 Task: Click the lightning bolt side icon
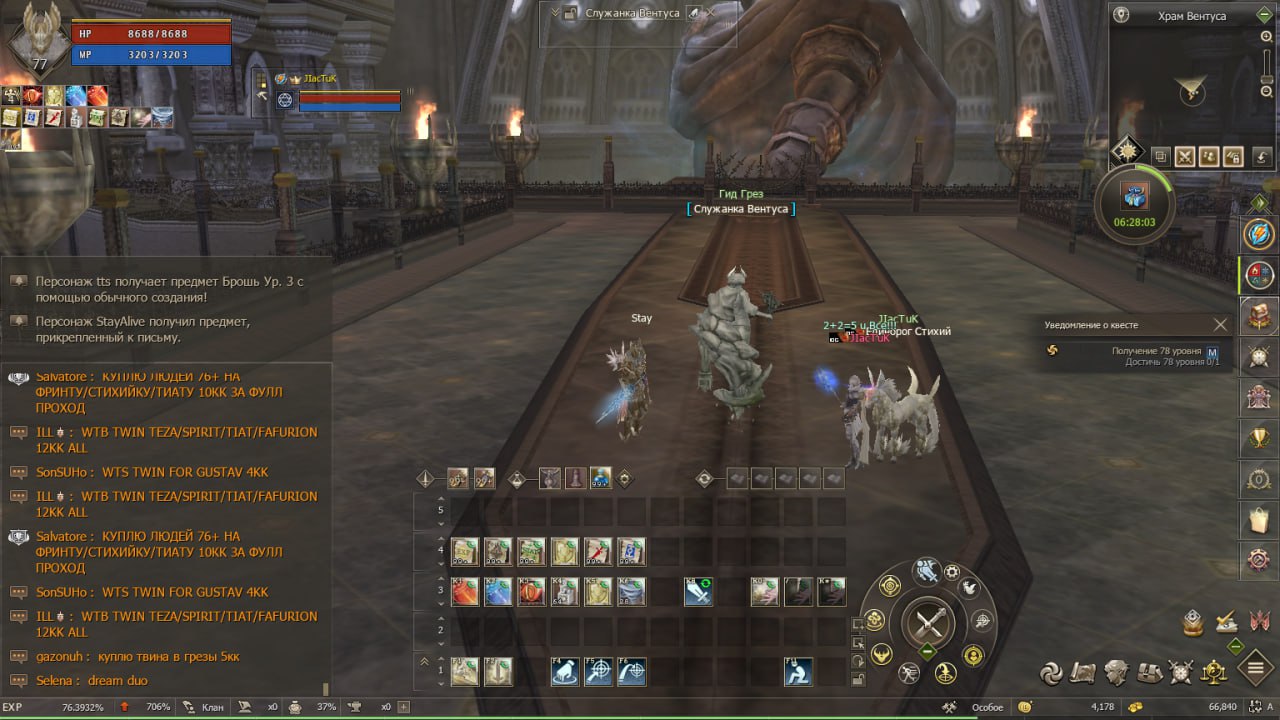coord(1259,235)
